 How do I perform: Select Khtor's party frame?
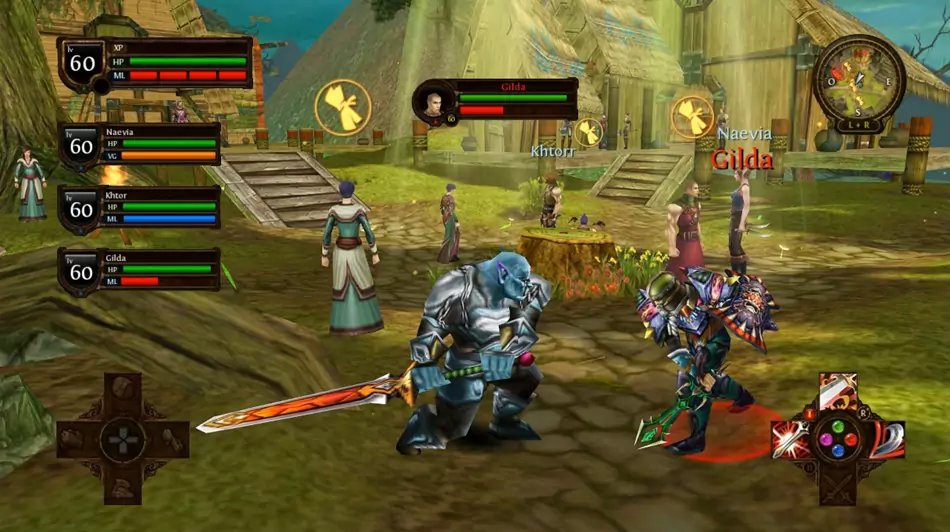(140, 208)
